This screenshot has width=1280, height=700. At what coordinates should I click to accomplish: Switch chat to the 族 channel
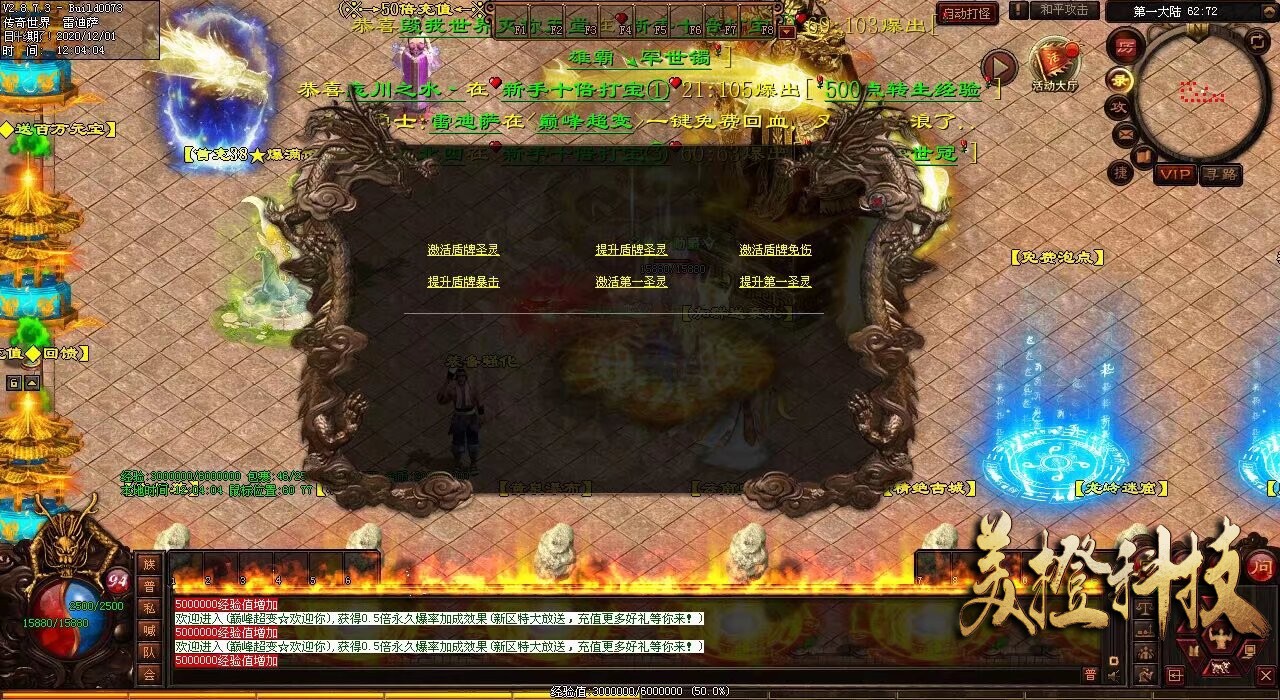(x=149, y=565)
